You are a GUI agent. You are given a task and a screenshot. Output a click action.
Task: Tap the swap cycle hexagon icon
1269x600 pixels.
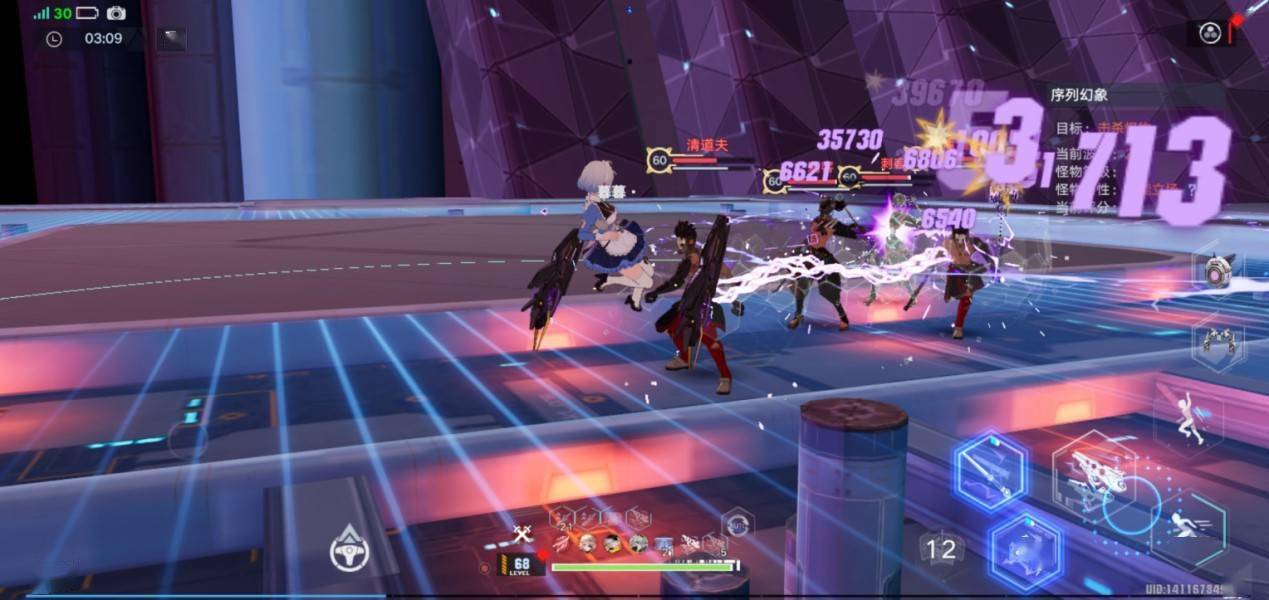(738, 522)
